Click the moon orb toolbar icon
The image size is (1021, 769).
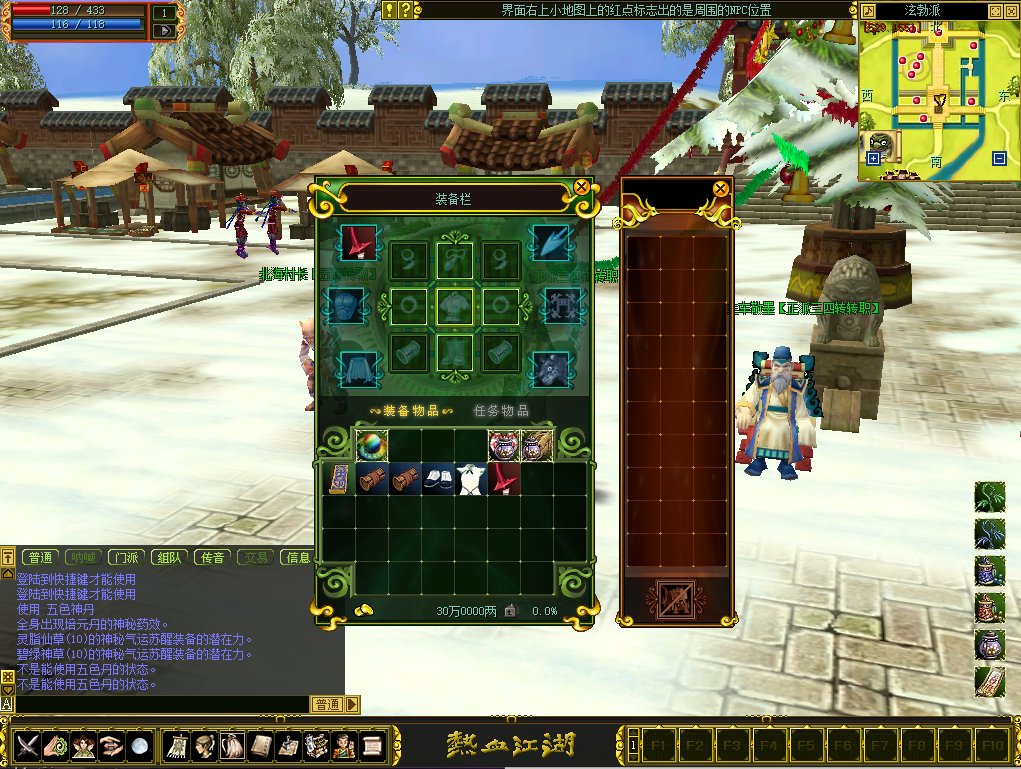click(141, 745)
